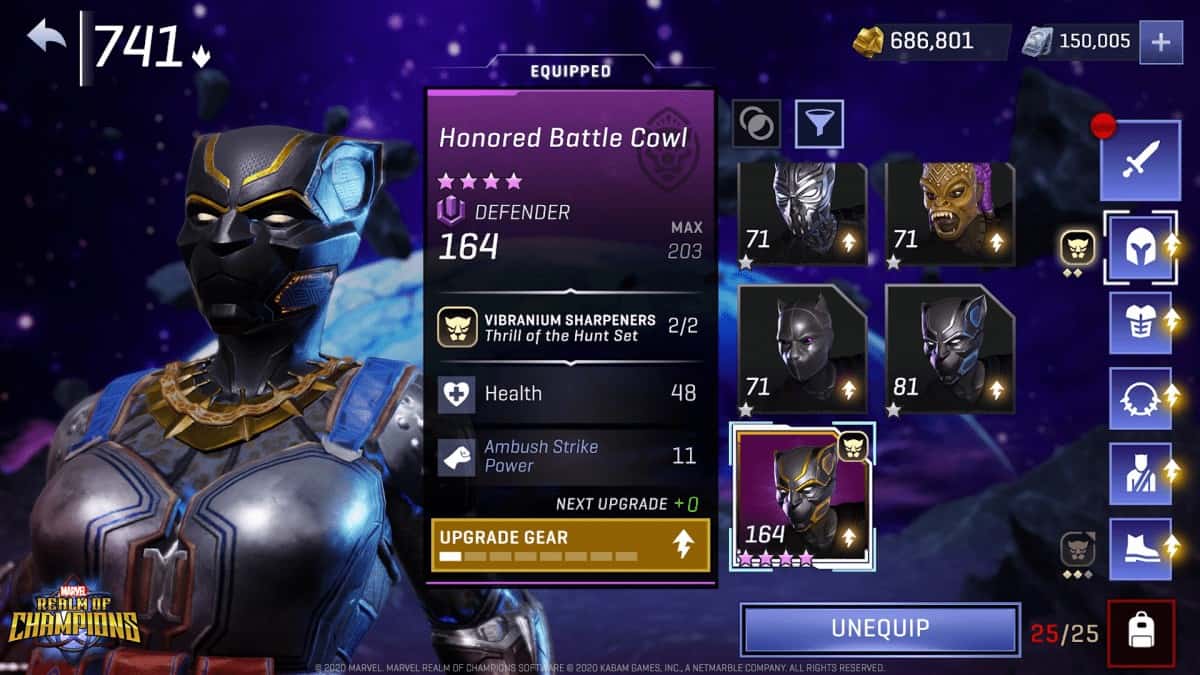The width and height of the screenshot is (1200, 675).
Task: Go back with the arrow button
Action: click(x=46, y=38)
